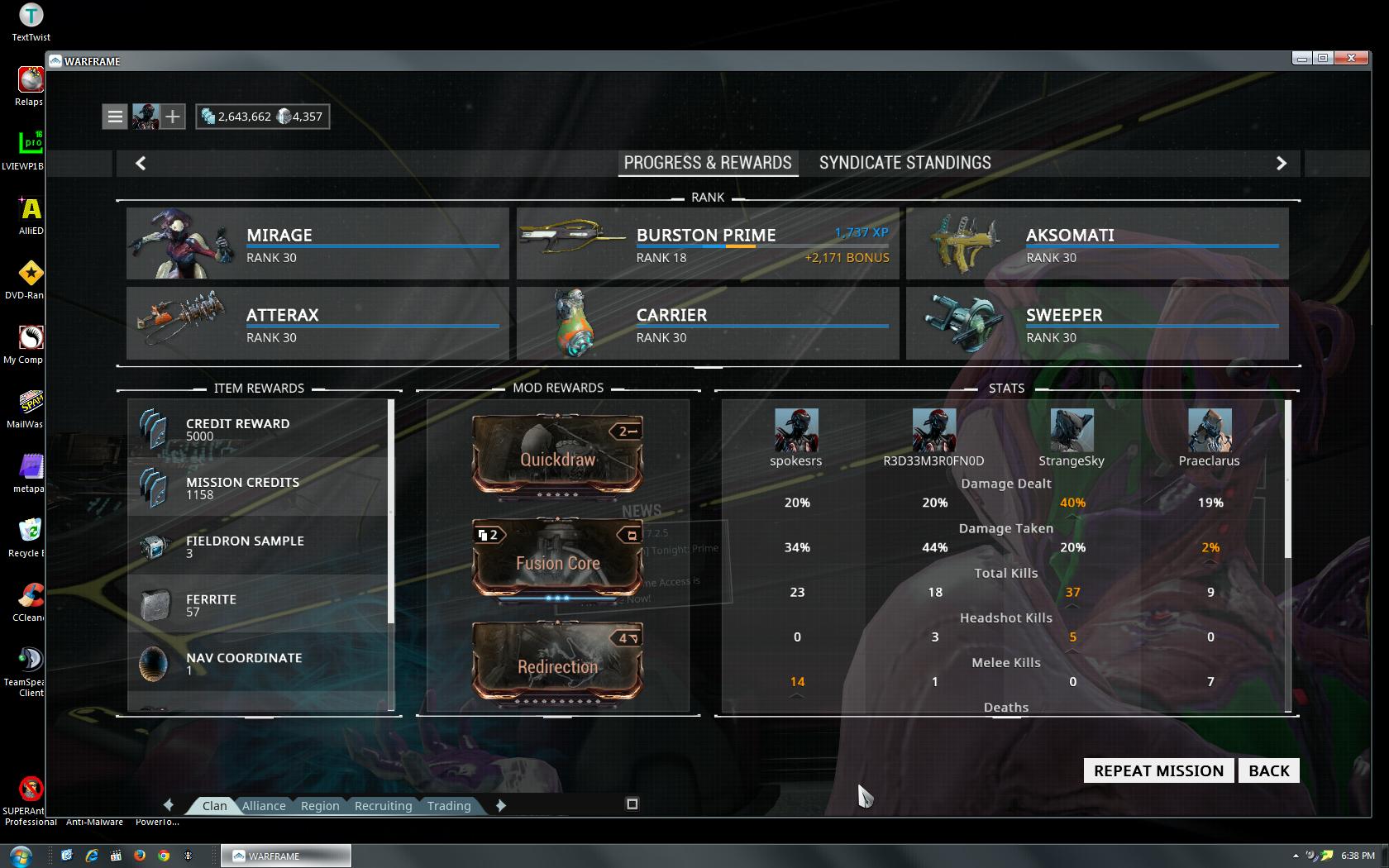
Task: Select the Redirection mod card
Action: pyautogui.click(x=557, y=662)
